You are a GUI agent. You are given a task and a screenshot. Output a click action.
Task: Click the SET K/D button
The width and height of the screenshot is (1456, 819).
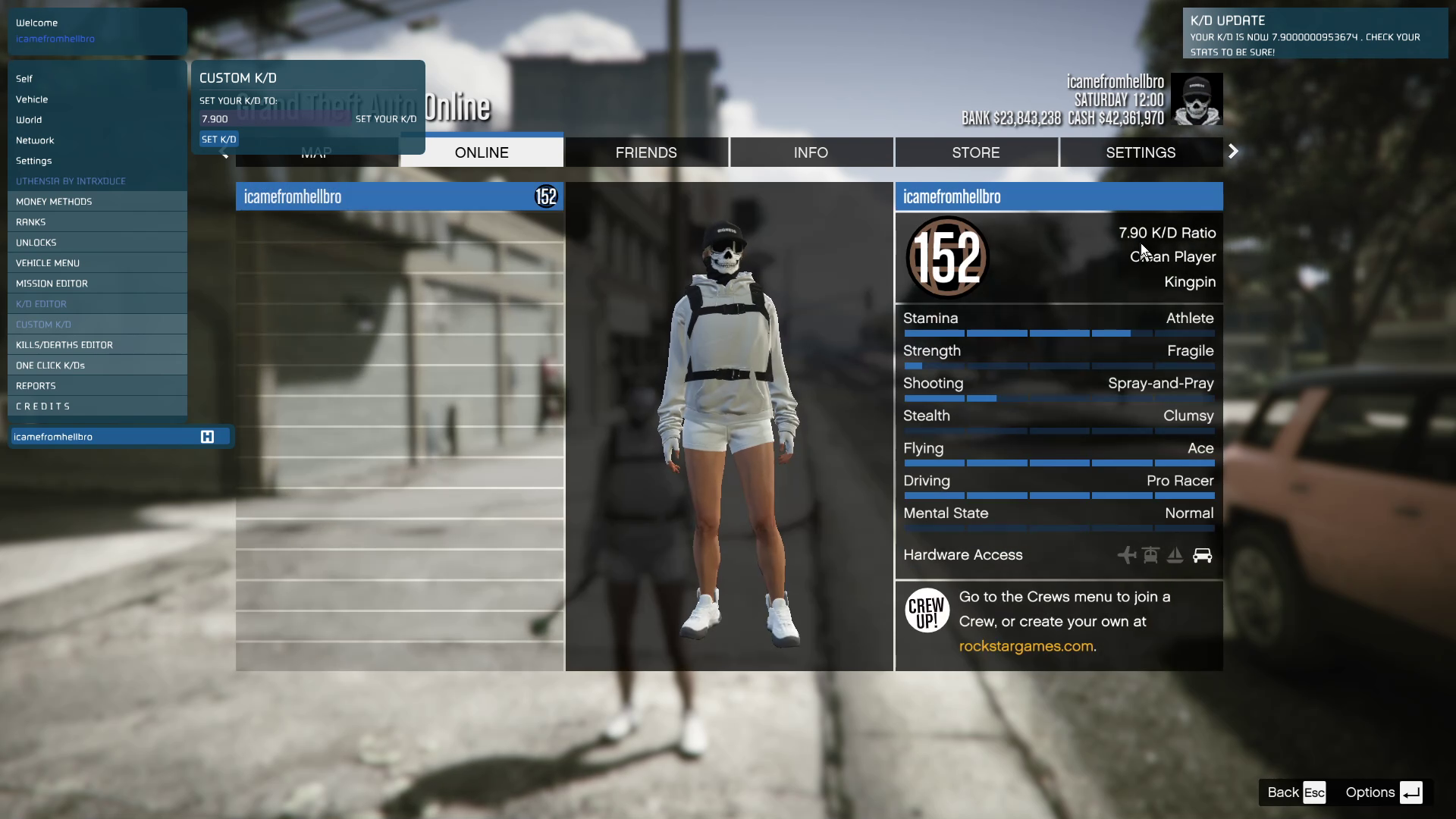click(219, 140)
